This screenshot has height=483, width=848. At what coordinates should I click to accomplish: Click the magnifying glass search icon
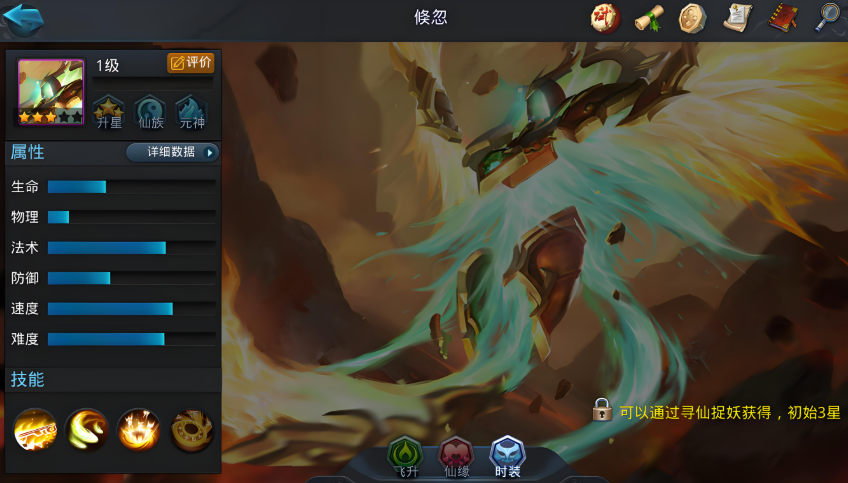point(827,17)
